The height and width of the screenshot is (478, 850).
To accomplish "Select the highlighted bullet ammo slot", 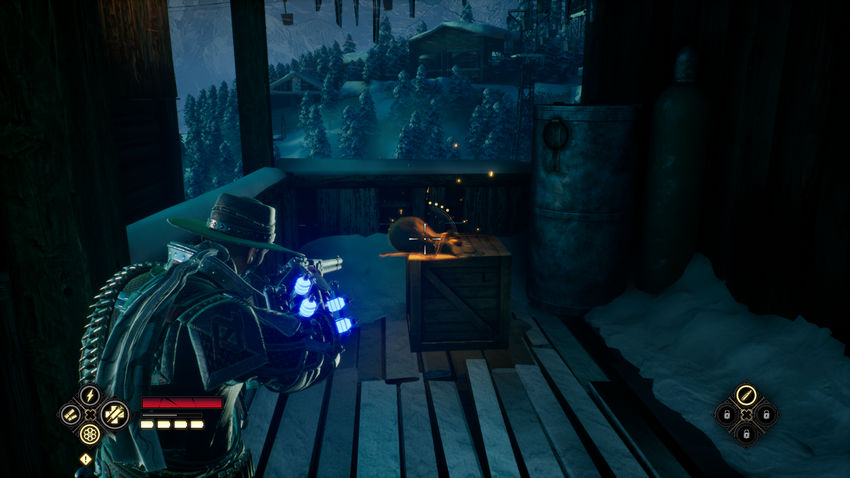I will (x=745, y=395).
